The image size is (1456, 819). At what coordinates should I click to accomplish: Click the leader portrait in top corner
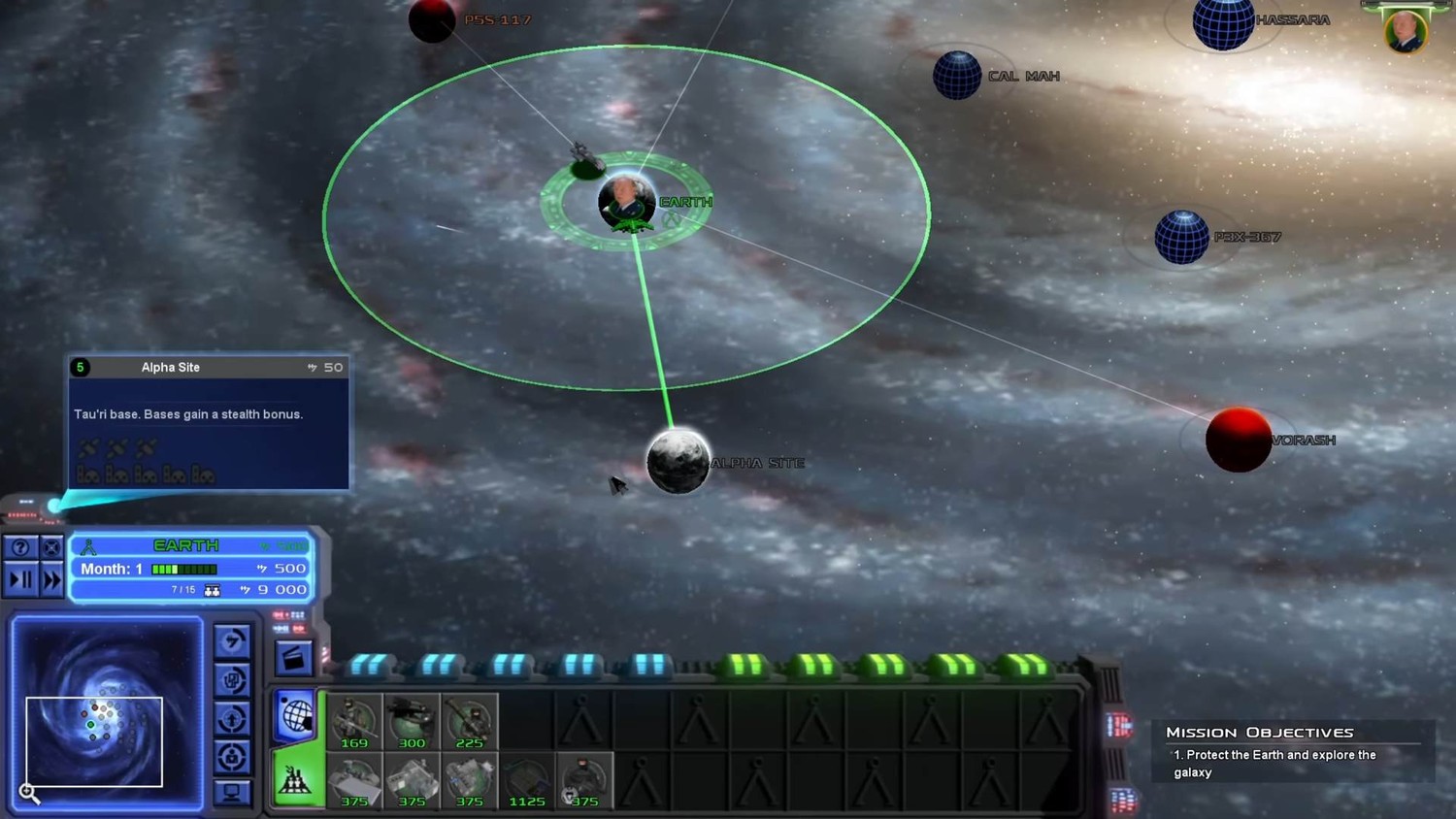click(x=1405, y=31)
